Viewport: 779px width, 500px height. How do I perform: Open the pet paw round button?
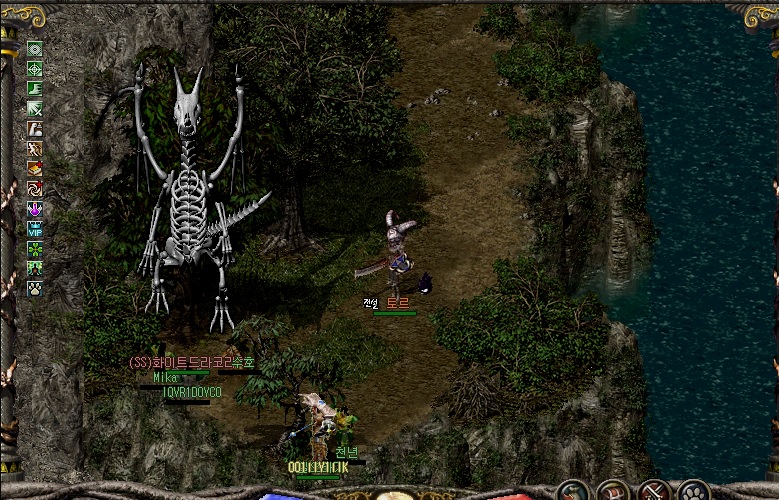tap(693, 492)
